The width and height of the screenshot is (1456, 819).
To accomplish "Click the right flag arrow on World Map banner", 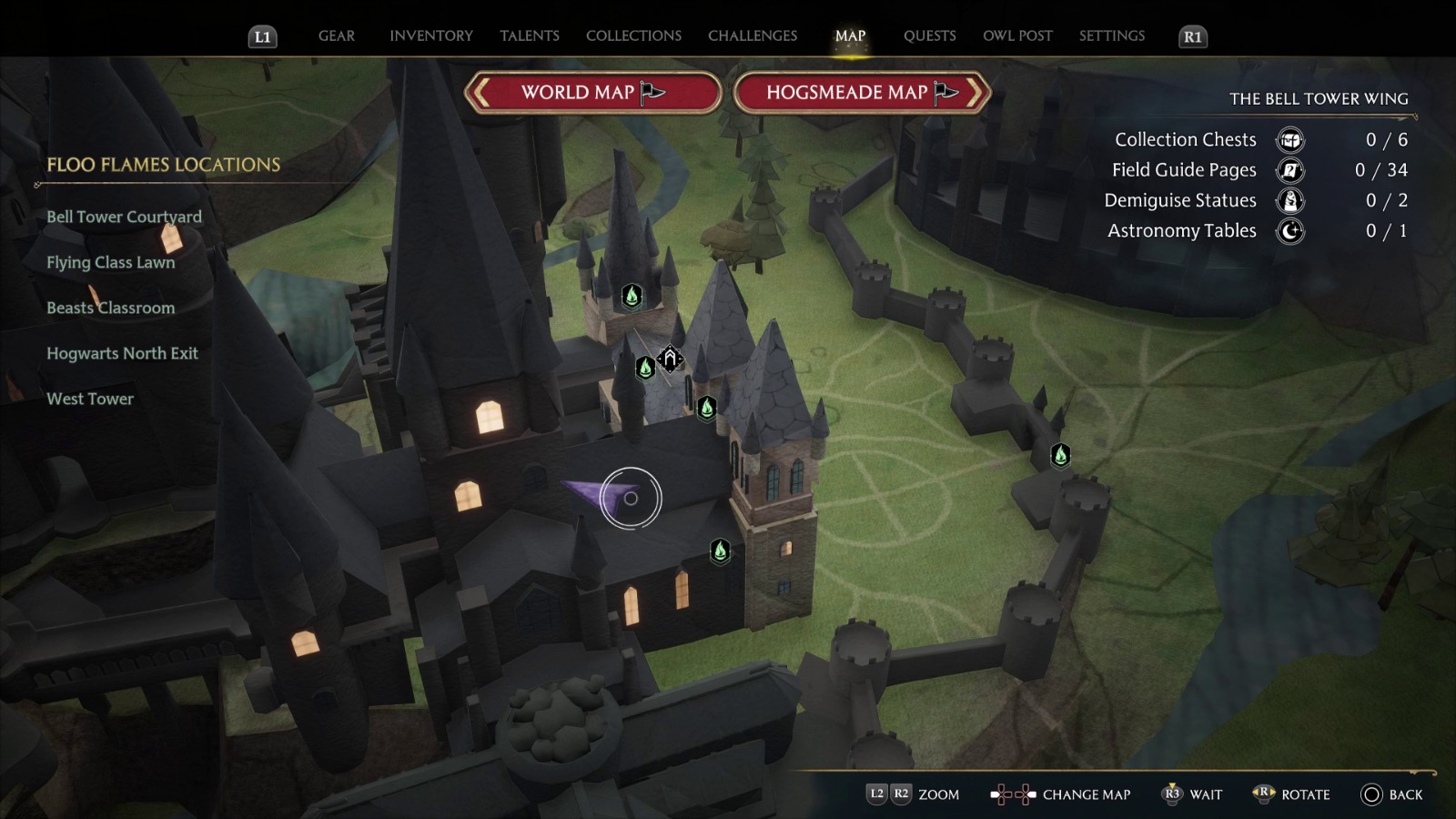I will tap(652, 92).
